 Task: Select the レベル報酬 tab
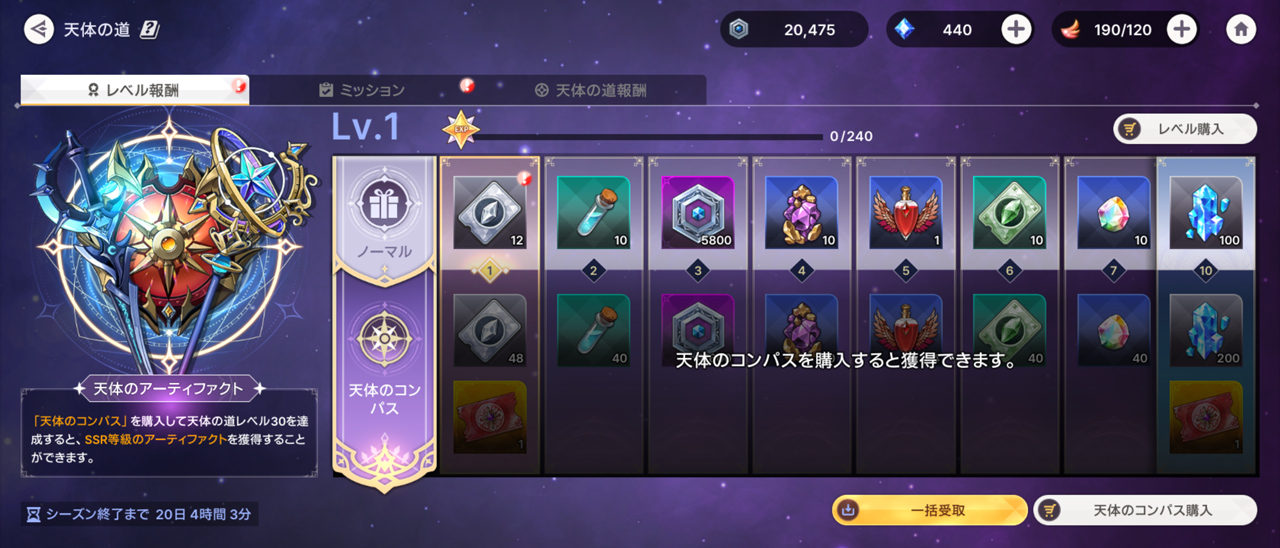[134, 90]
